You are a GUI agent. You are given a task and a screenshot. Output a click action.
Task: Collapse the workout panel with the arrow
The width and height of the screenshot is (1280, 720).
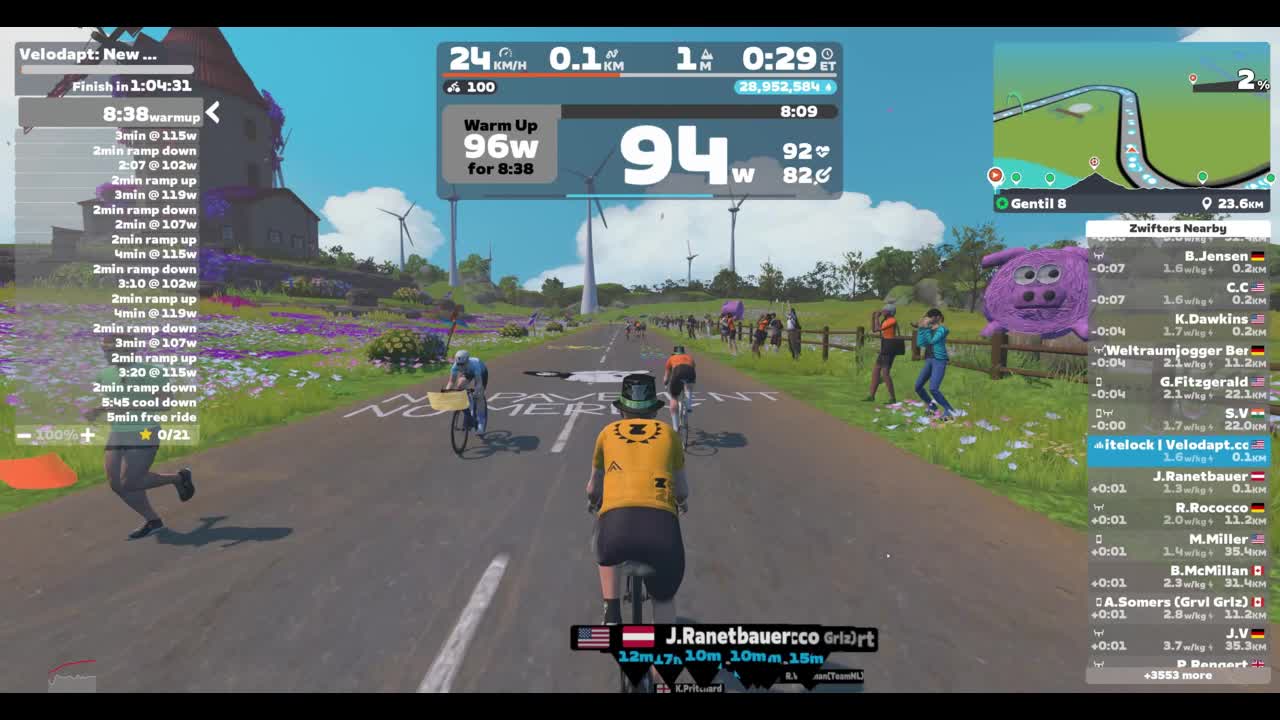212,113
